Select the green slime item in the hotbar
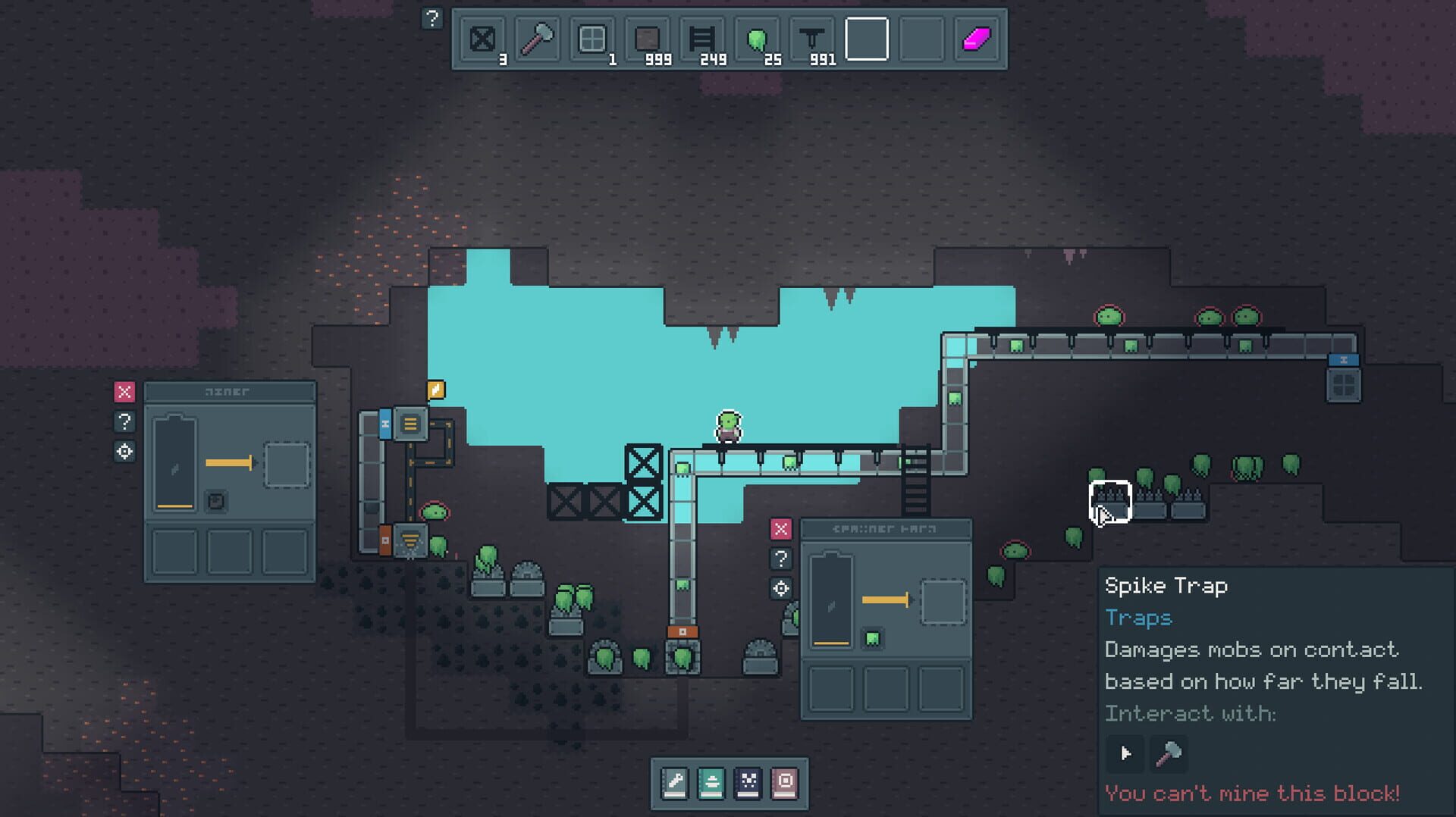Screen dimensions: 1456x817 click(x=758, y=38)
